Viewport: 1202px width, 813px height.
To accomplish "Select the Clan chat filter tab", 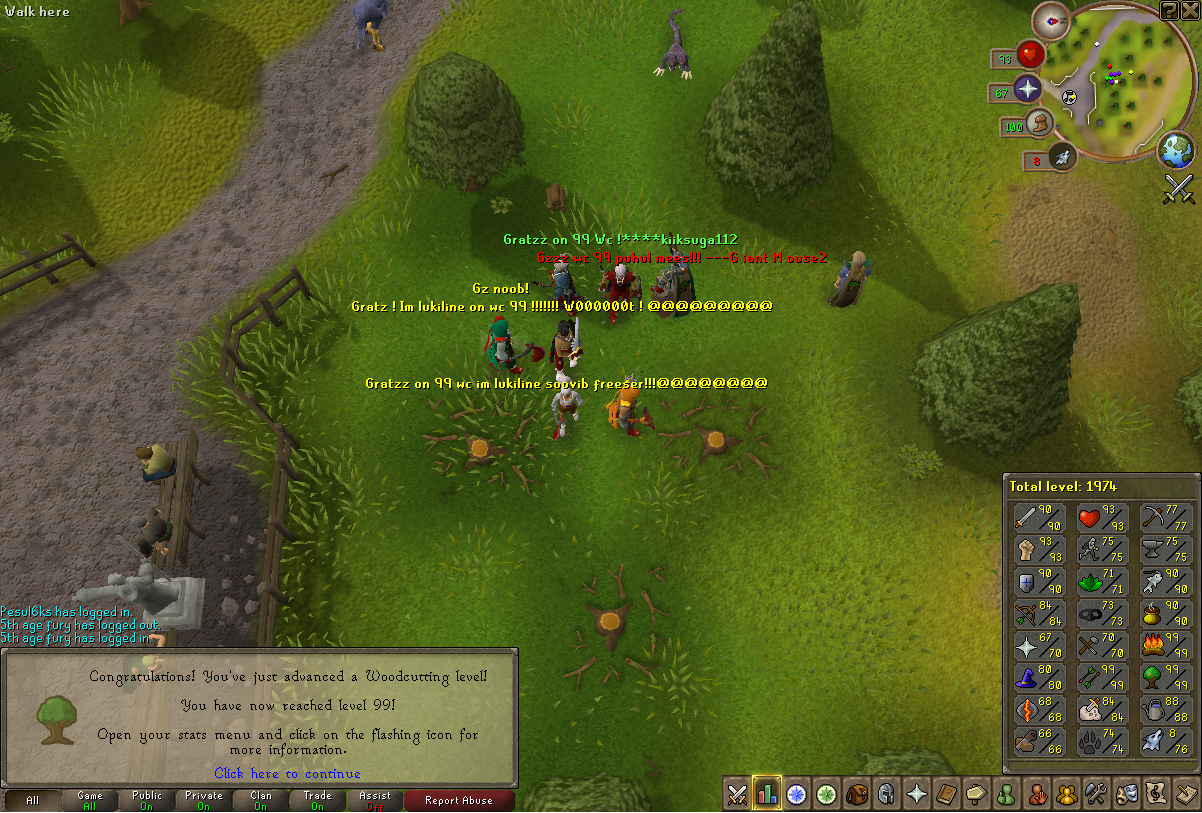I will tap(261, 800).
